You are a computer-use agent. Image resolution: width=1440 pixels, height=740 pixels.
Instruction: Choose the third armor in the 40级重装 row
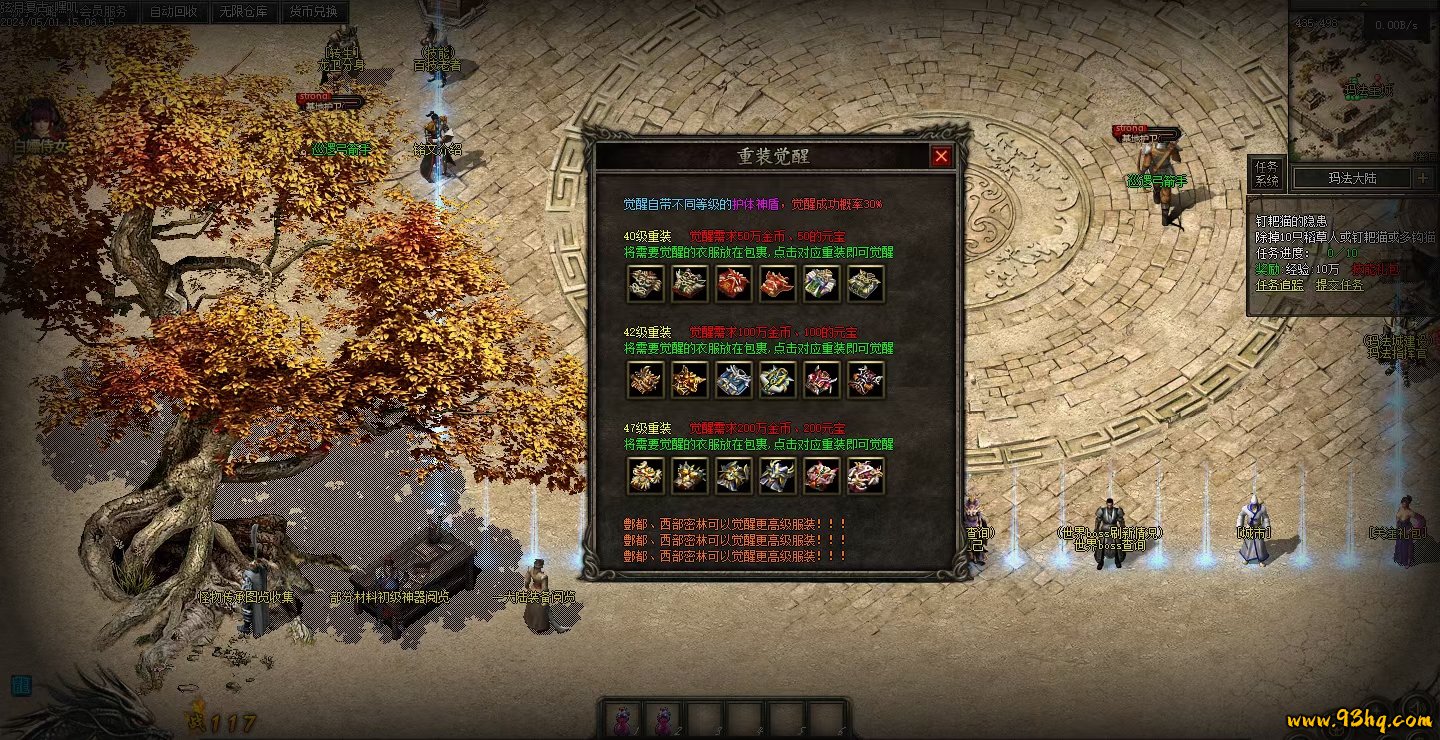(x=733, y=284)
